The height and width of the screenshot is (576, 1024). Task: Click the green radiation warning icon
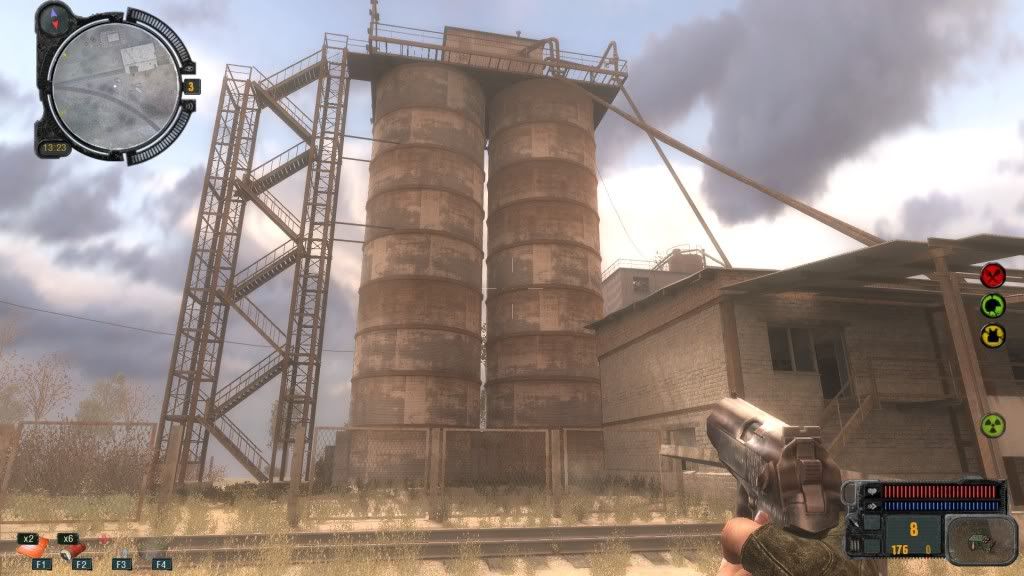[993, 425]
